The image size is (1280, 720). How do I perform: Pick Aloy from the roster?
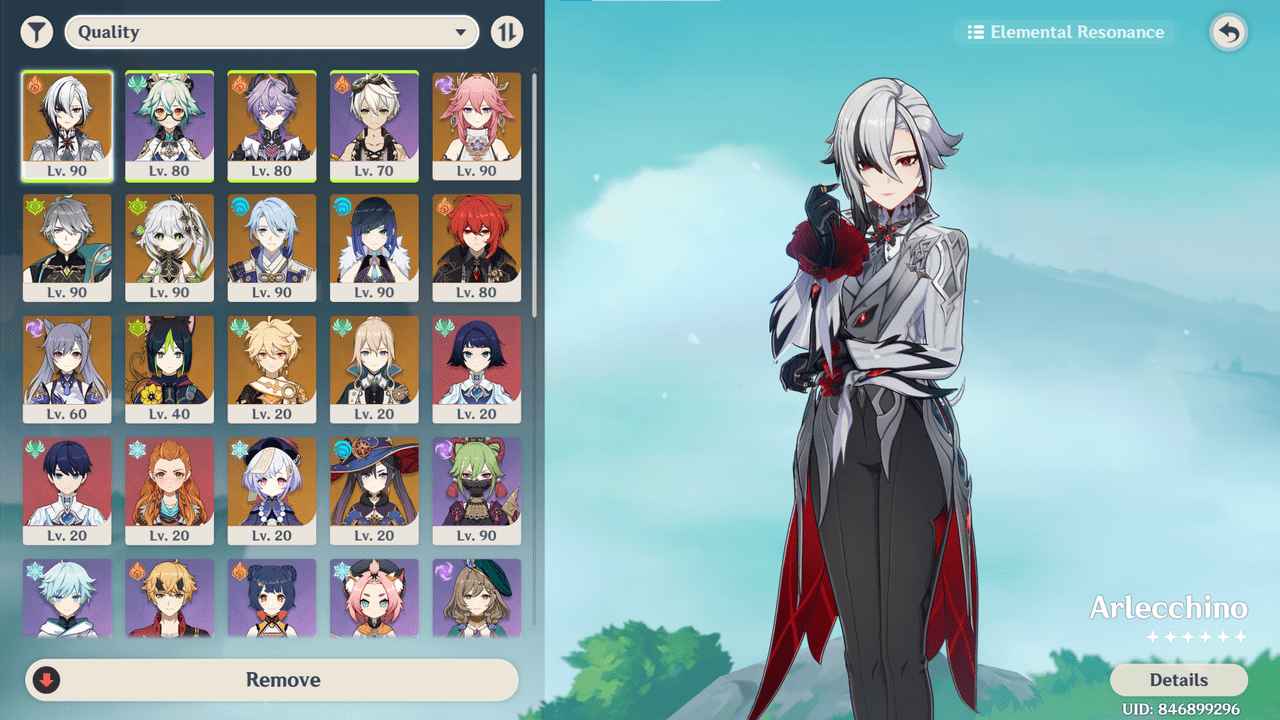169,491
